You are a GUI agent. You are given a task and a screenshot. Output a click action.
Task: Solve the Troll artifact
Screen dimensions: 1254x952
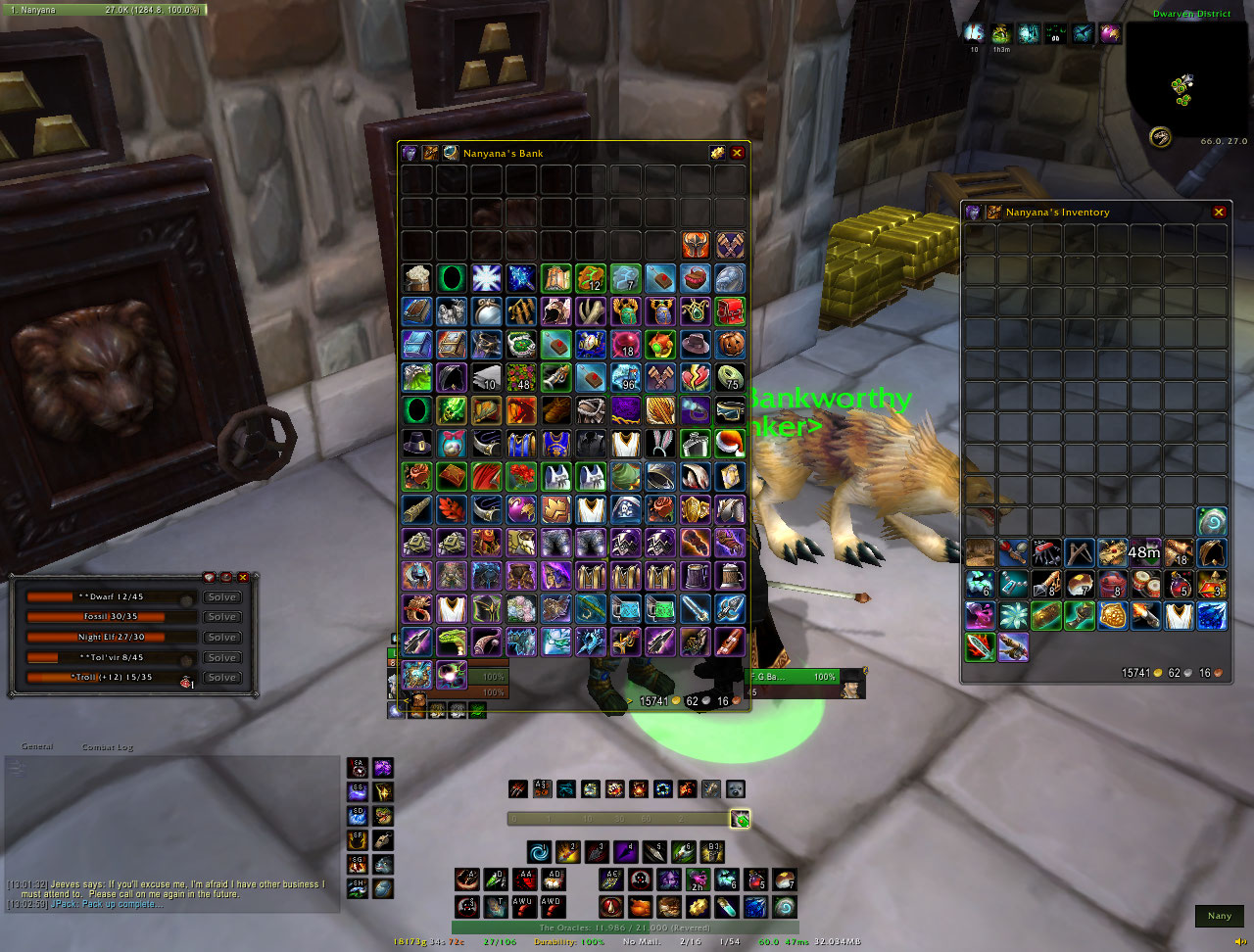[x=221, y=678]
